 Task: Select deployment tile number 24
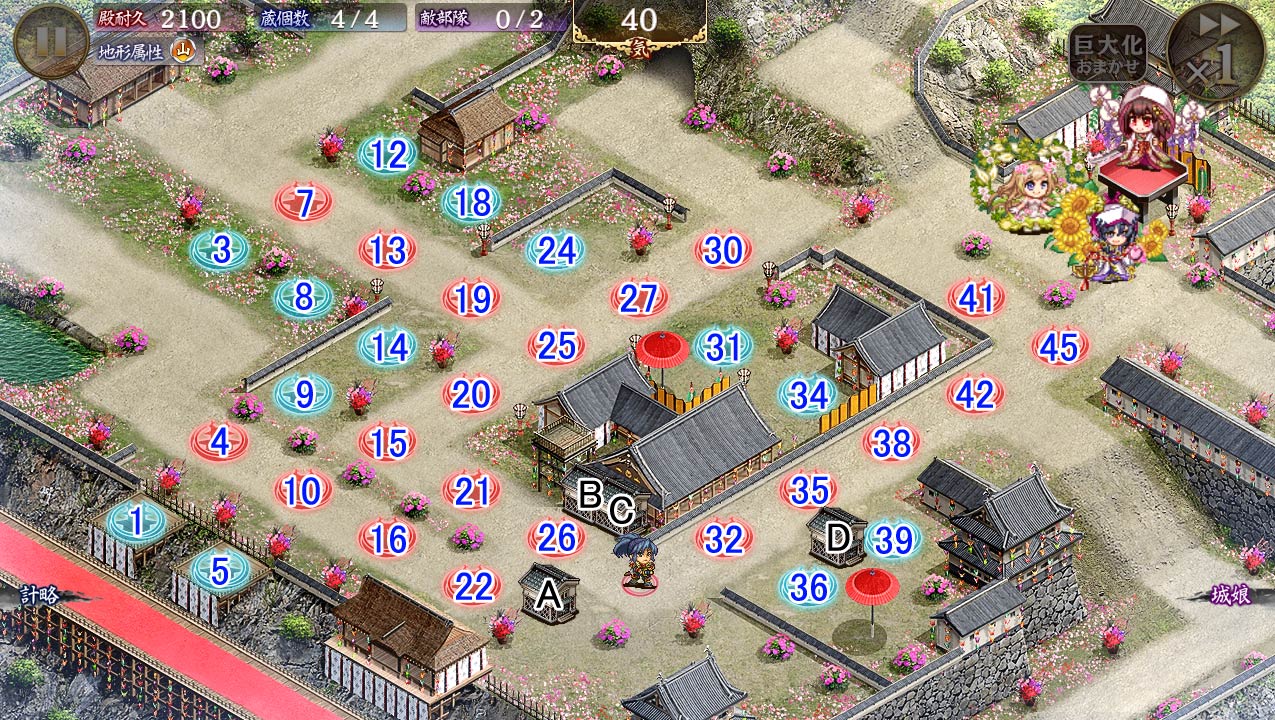(x=556, y=251)
